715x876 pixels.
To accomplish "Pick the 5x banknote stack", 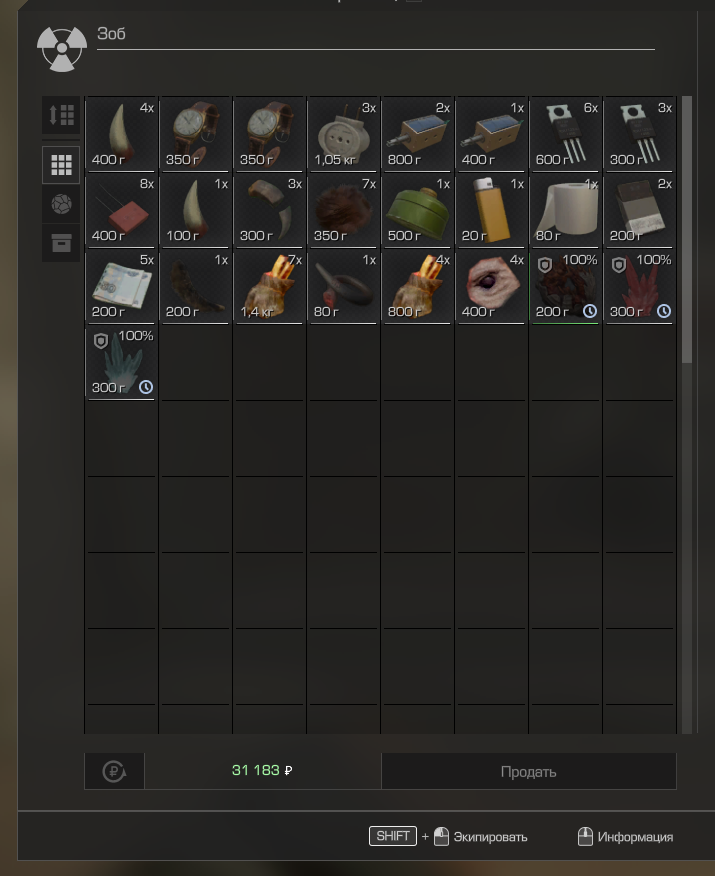I will pos(121,286).
